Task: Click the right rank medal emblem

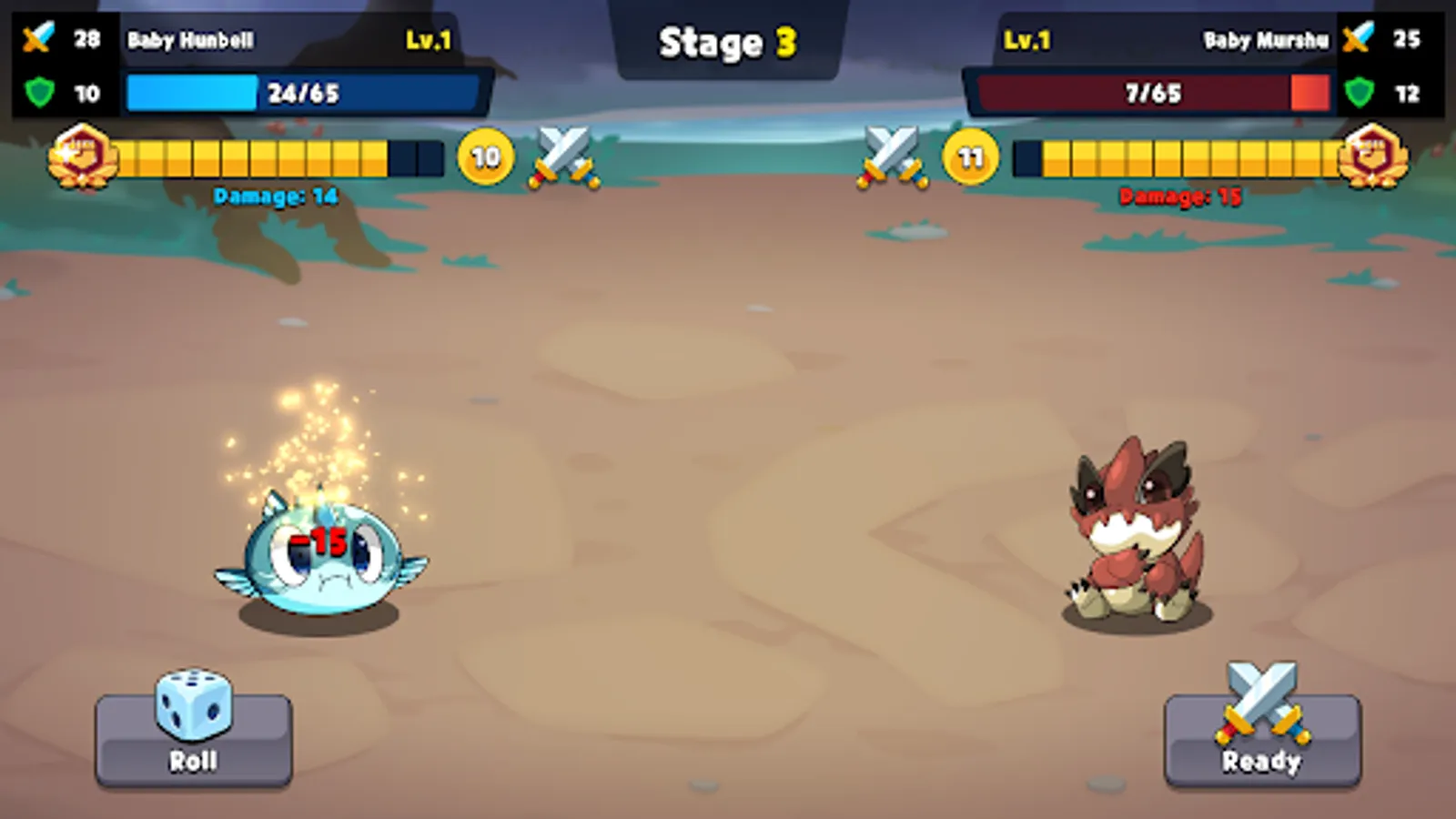Action: tap(1374, 155)
